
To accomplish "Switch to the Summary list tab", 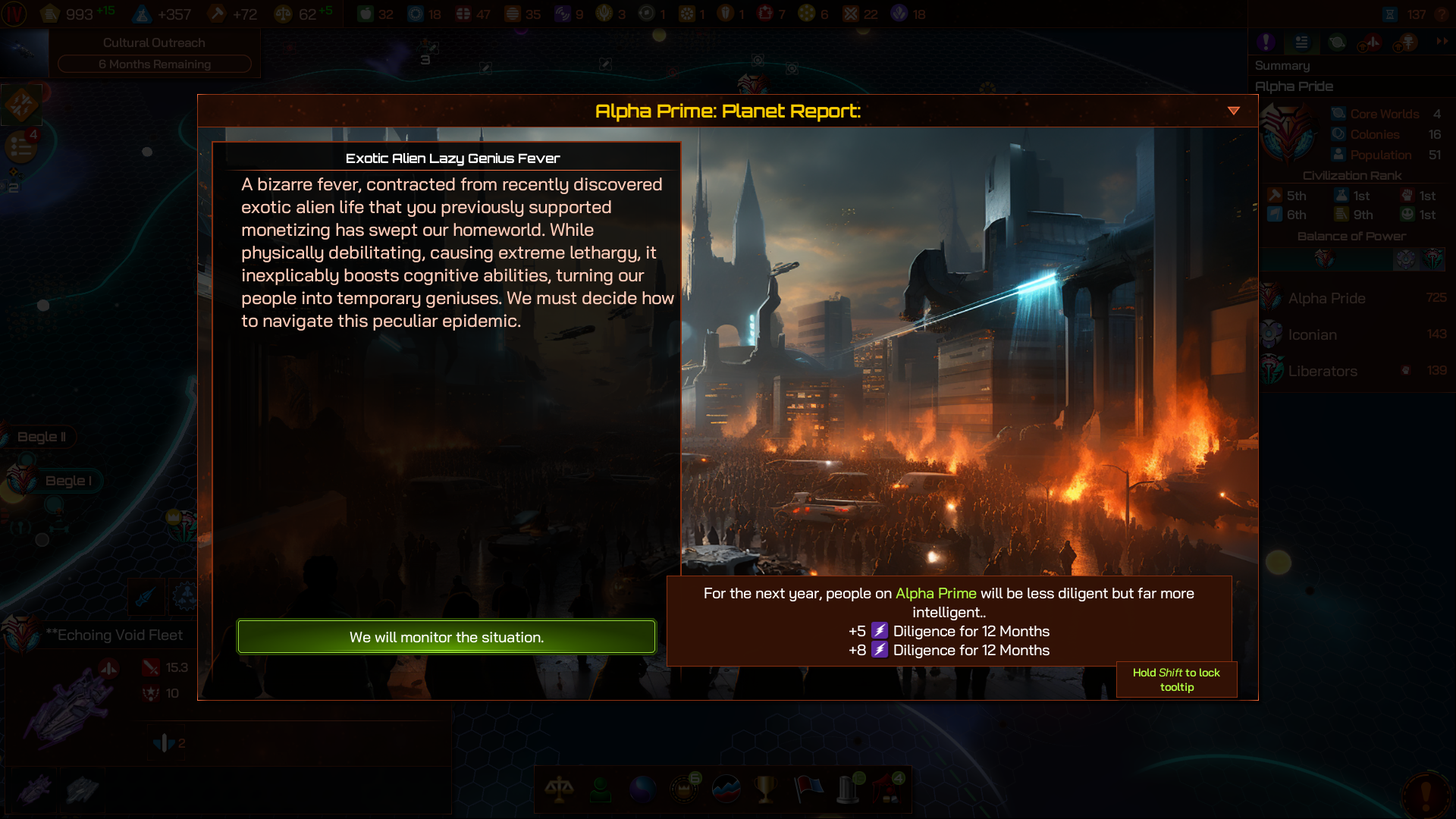I will tap(1301, 42).
